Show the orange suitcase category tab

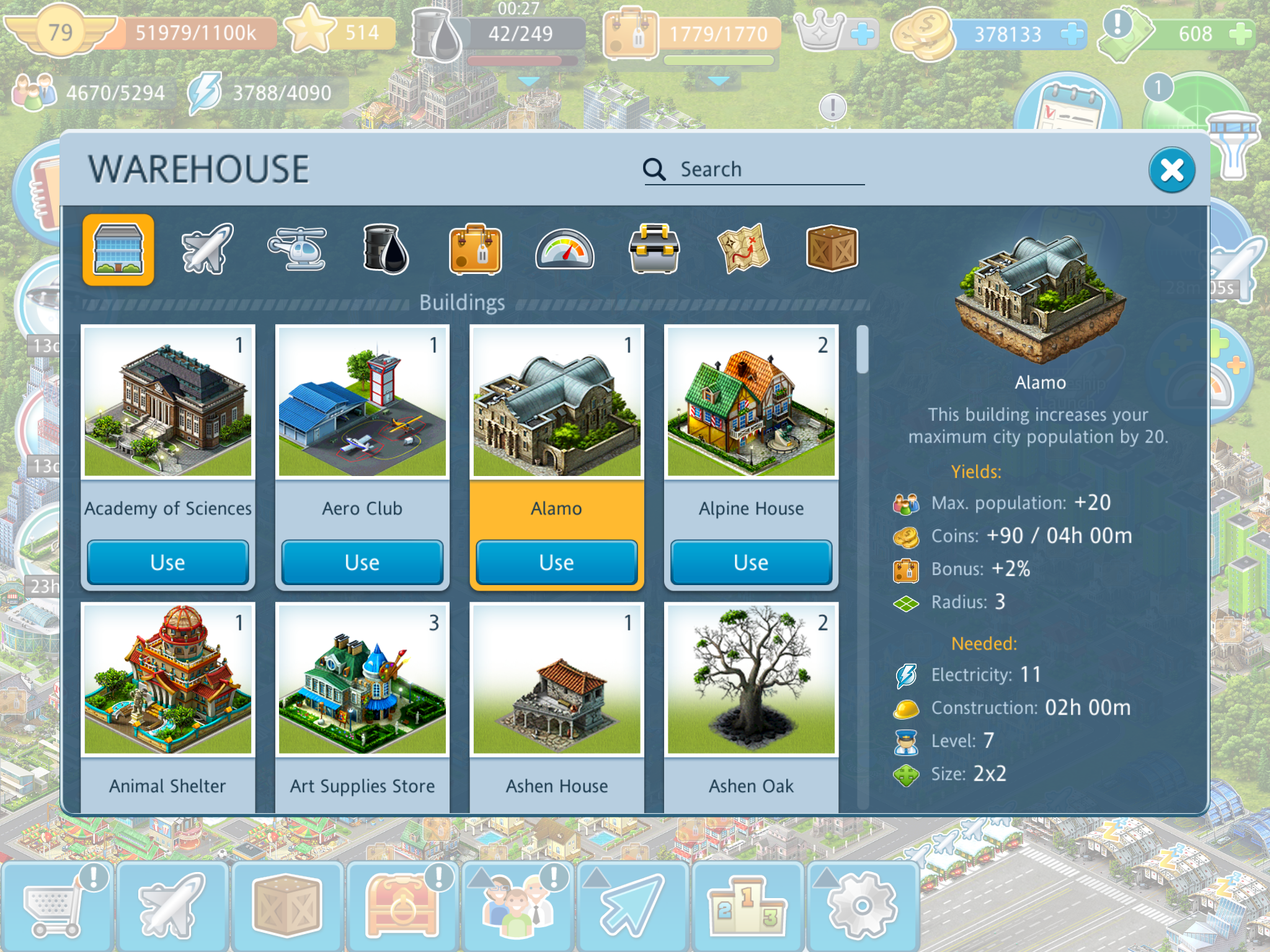tap(475, 249)
